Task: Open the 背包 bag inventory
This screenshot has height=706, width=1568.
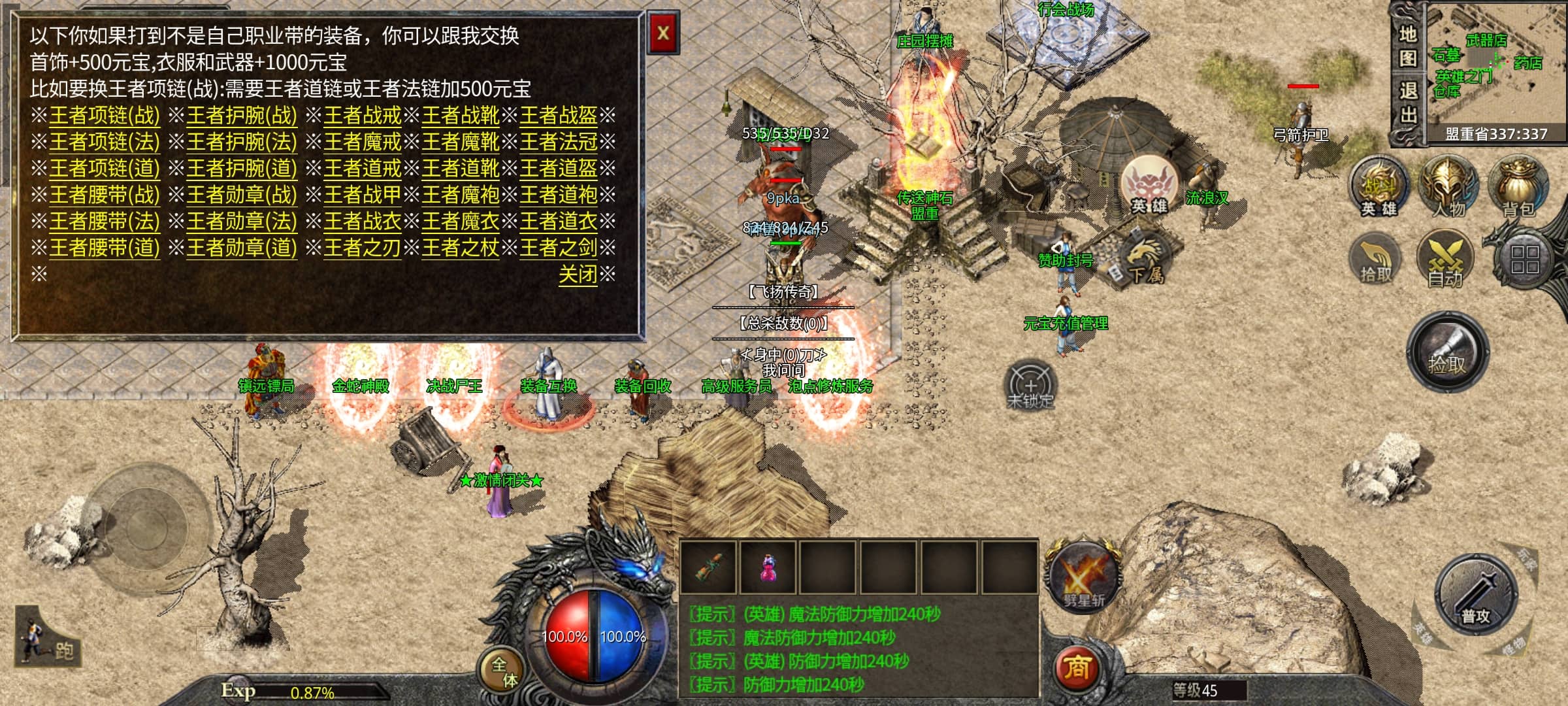Action: pos(1518,188)
